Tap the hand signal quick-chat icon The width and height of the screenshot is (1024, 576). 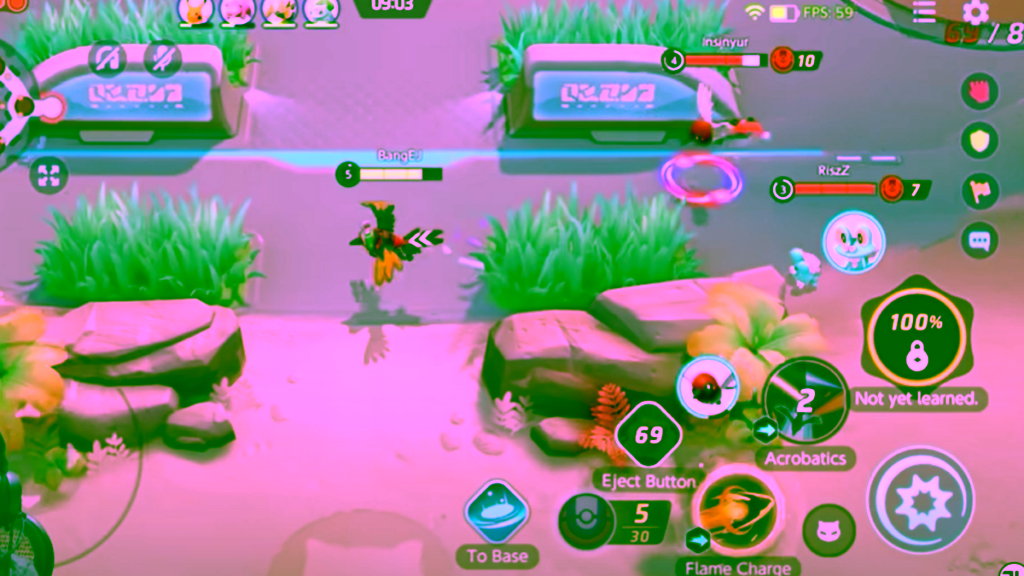point(979,92)
